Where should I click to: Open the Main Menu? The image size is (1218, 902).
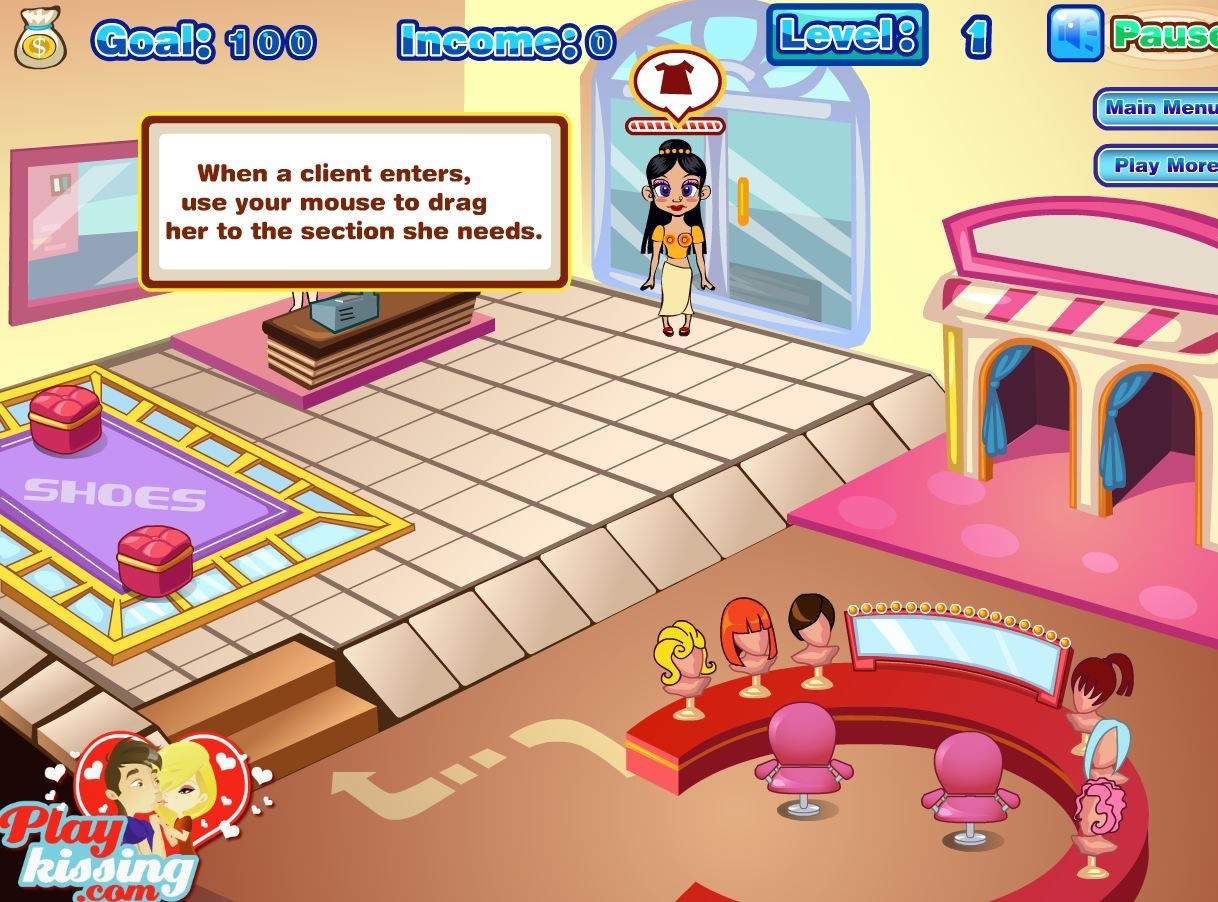pos(1158,108)
